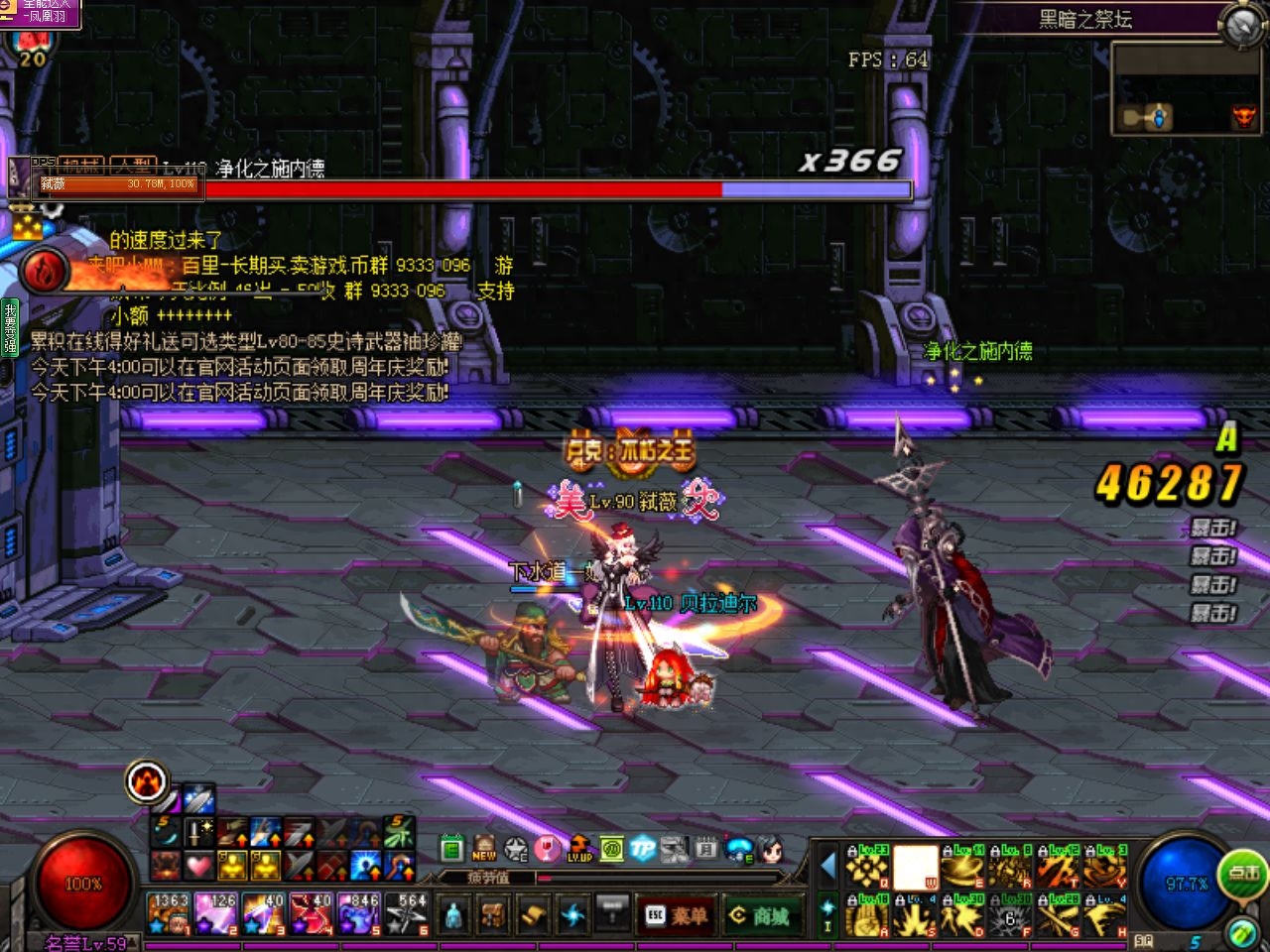Click the TP skill icon

pos(643,848)
